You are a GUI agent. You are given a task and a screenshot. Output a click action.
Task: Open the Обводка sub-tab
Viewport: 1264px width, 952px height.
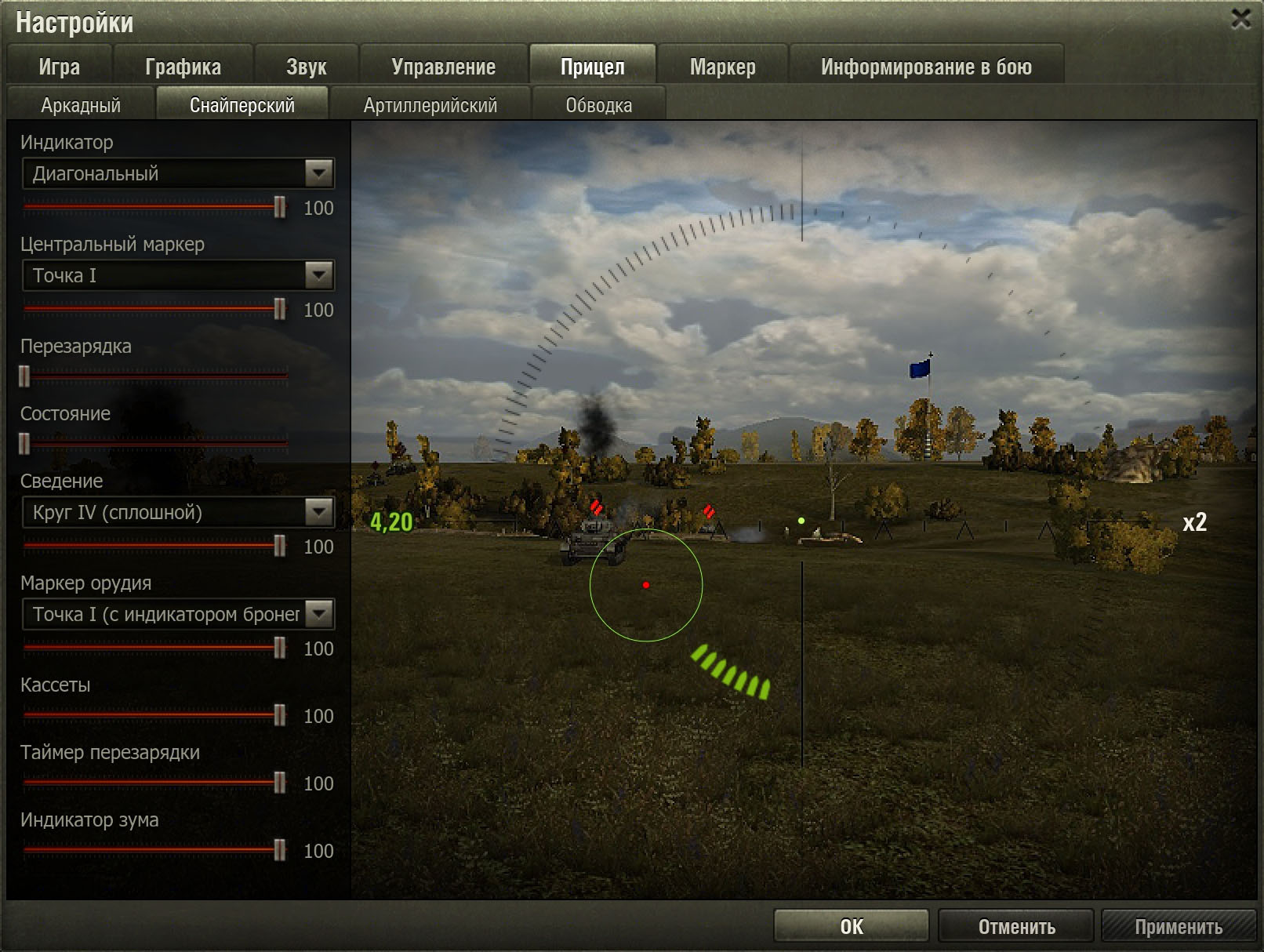point(598,105)
